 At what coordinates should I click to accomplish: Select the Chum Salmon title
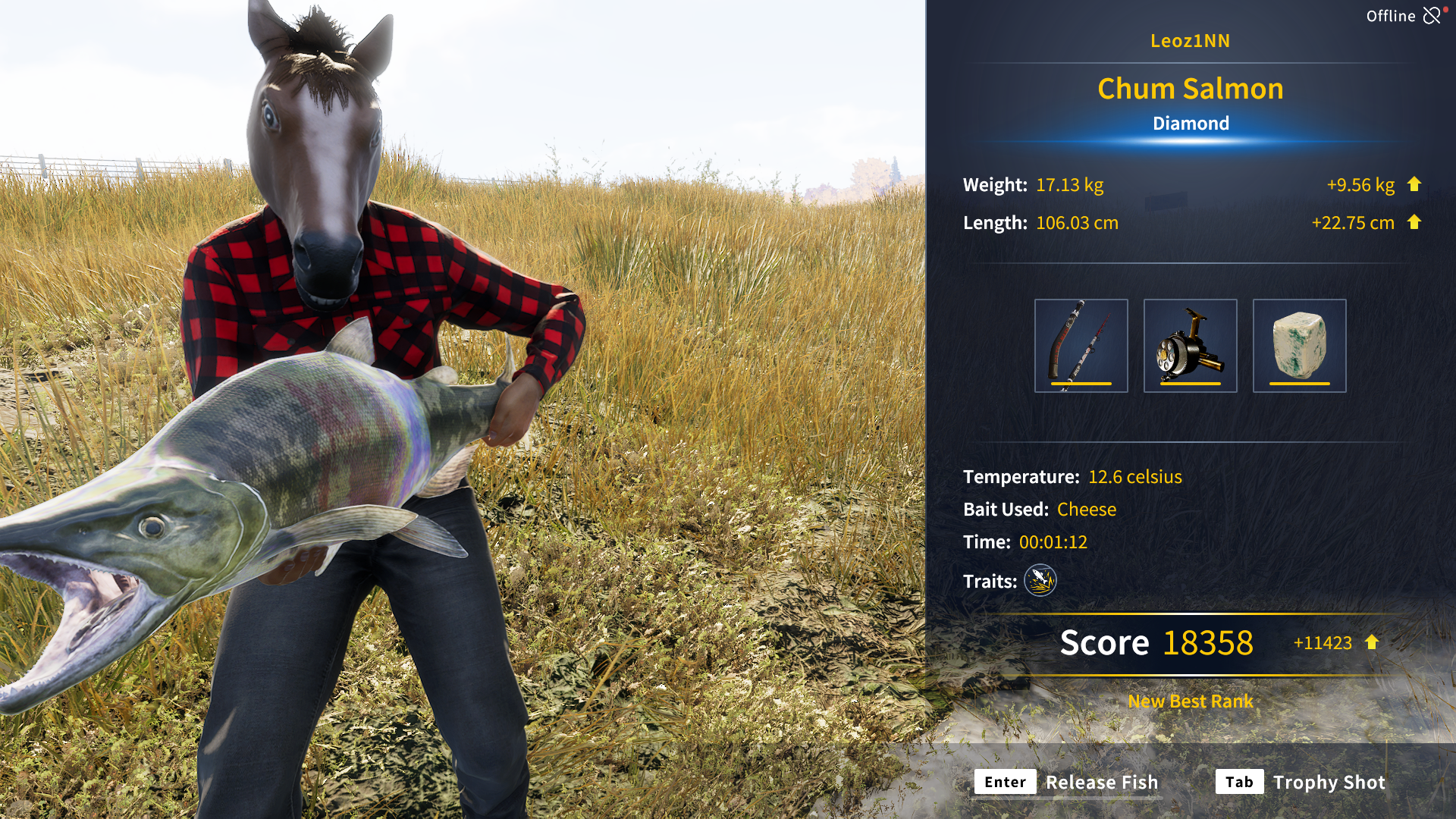click(x=1191, y=88)
